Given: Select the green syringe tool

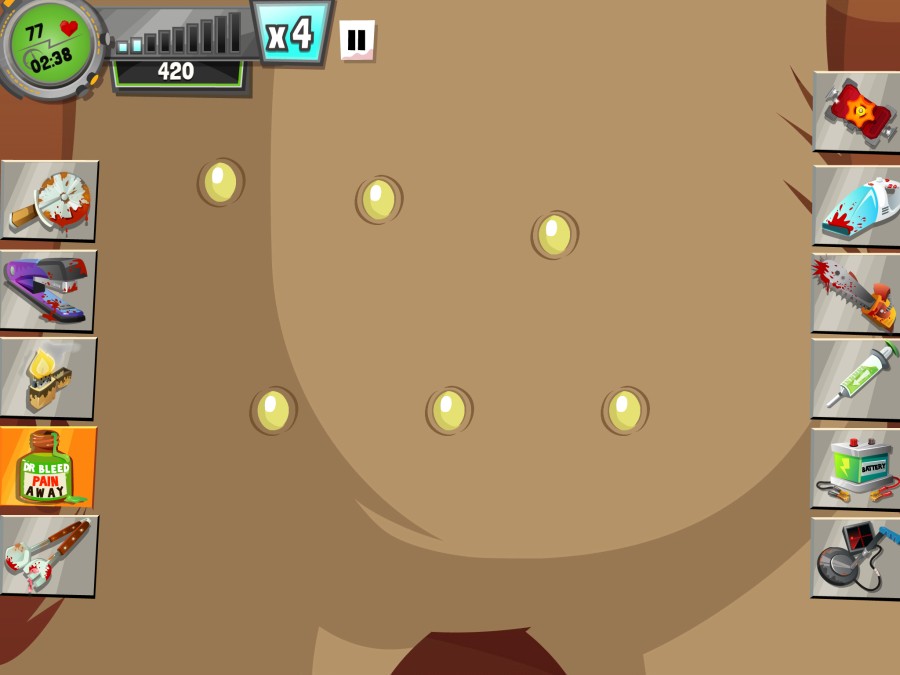Looking at the screenshot, I should pyautogui.click(x=856, y=380).
